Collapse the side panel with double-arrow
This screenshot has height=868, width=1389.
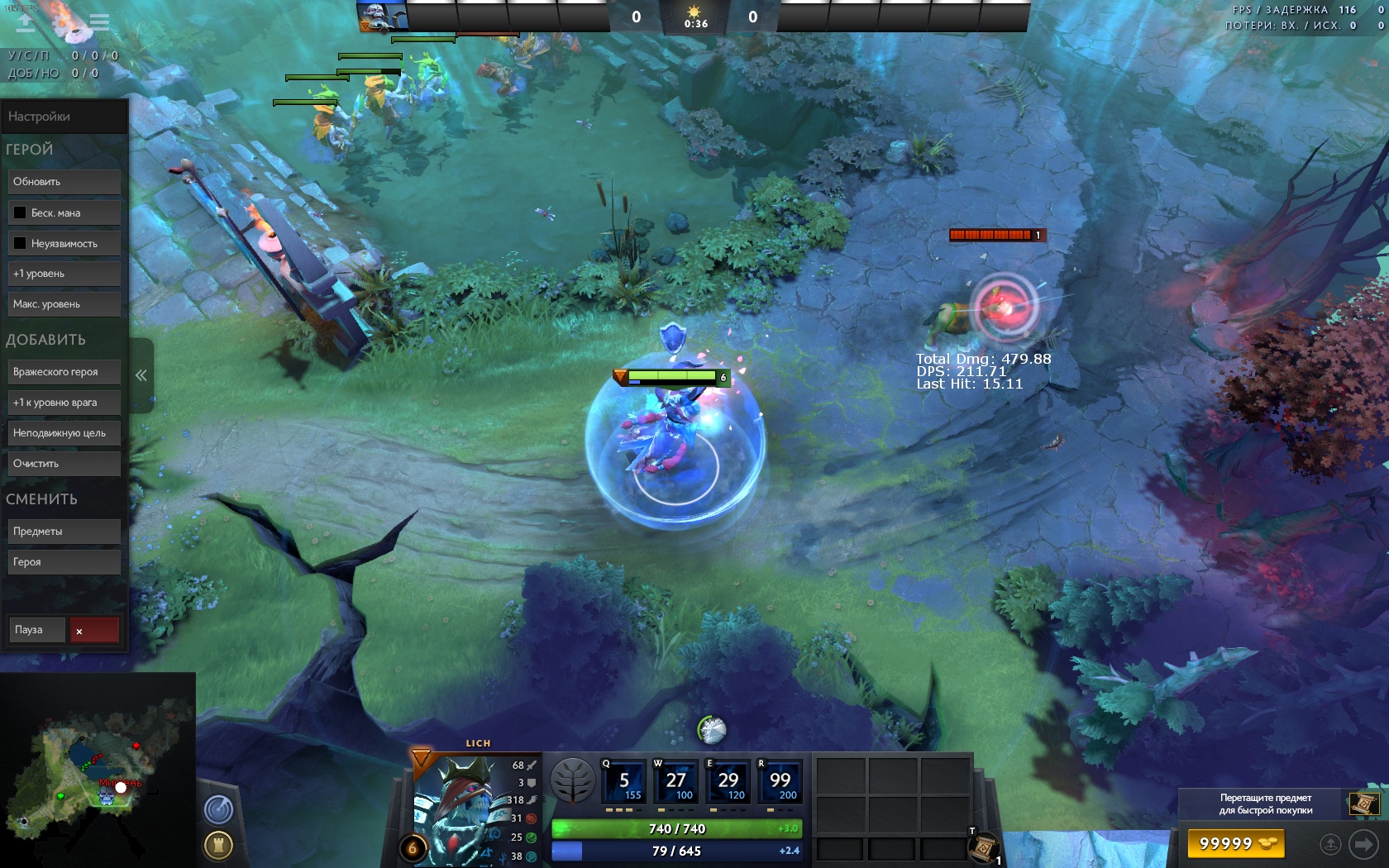tap(141, 375)
